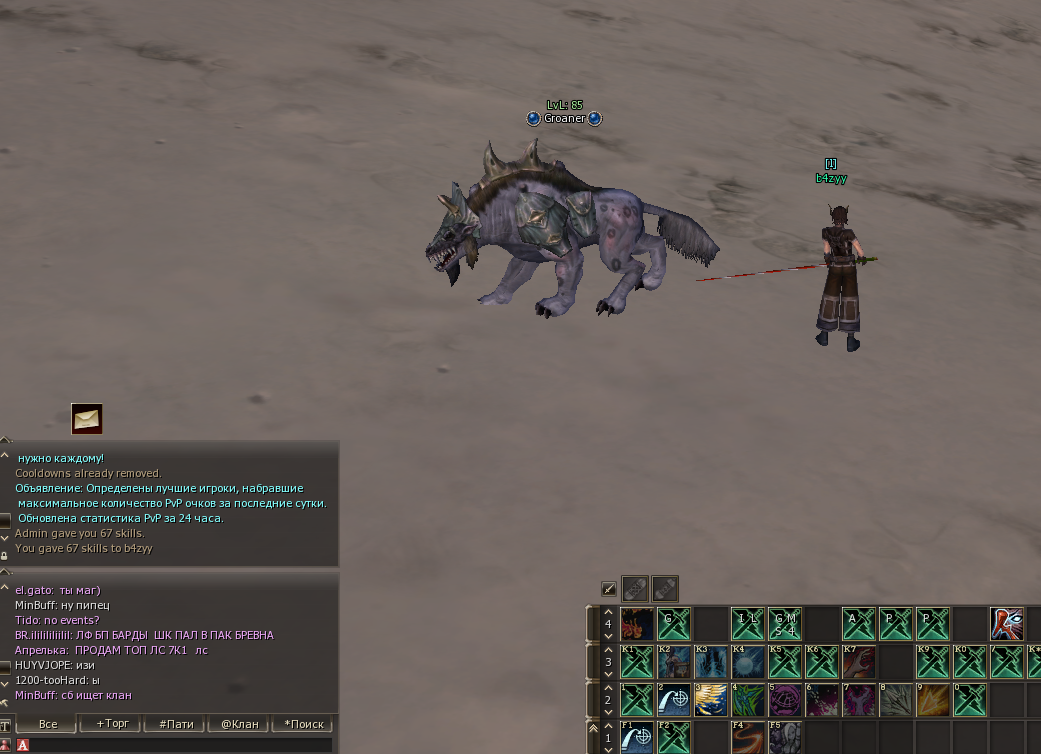Activate the golden wings skill in slot 3
The image size is (1041, 754).
pos(711,699)
